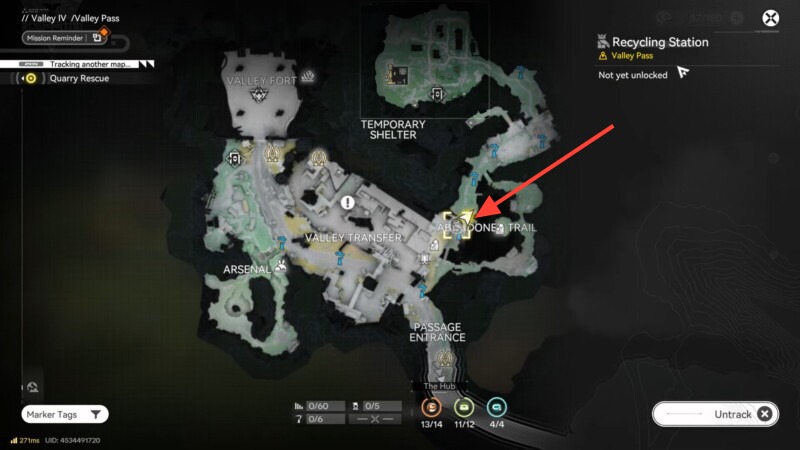
Task: Click the exclamation mark marker on the map
Action: click(x=348, y=202)
